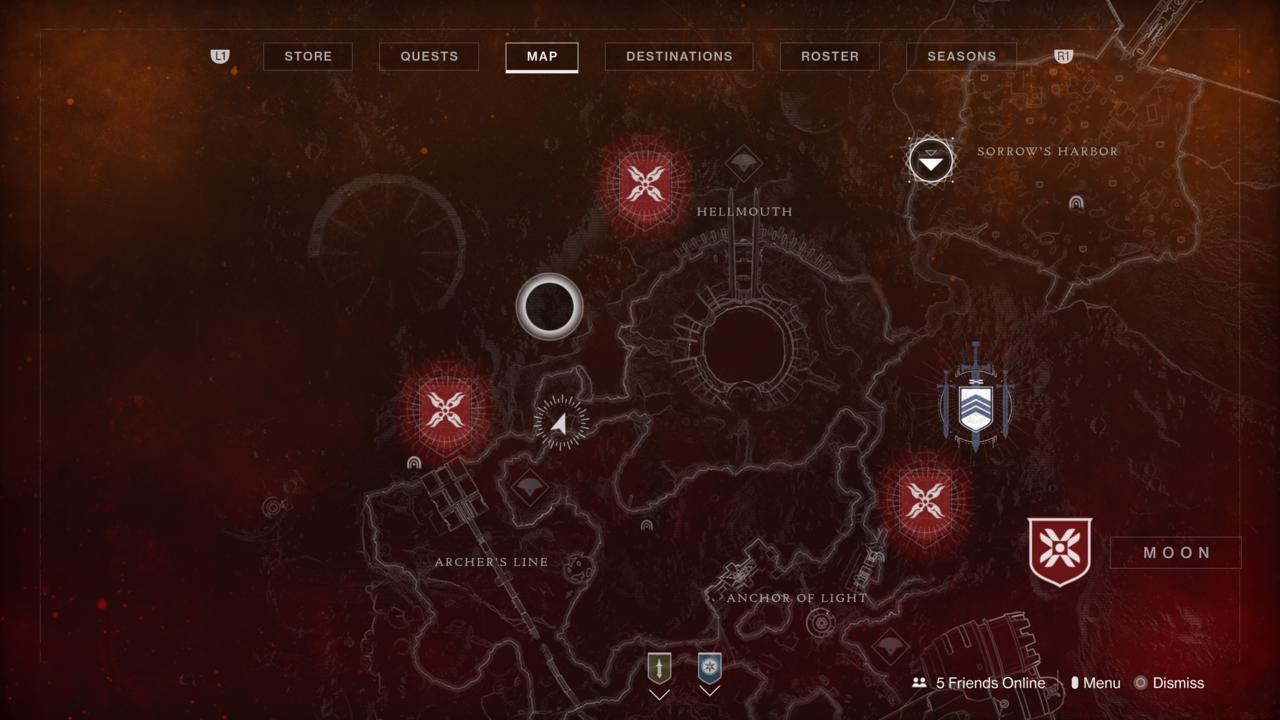Select the black circular orb map marker
The height and width of the screenshot is (720, 1280).
pos(549,306)
